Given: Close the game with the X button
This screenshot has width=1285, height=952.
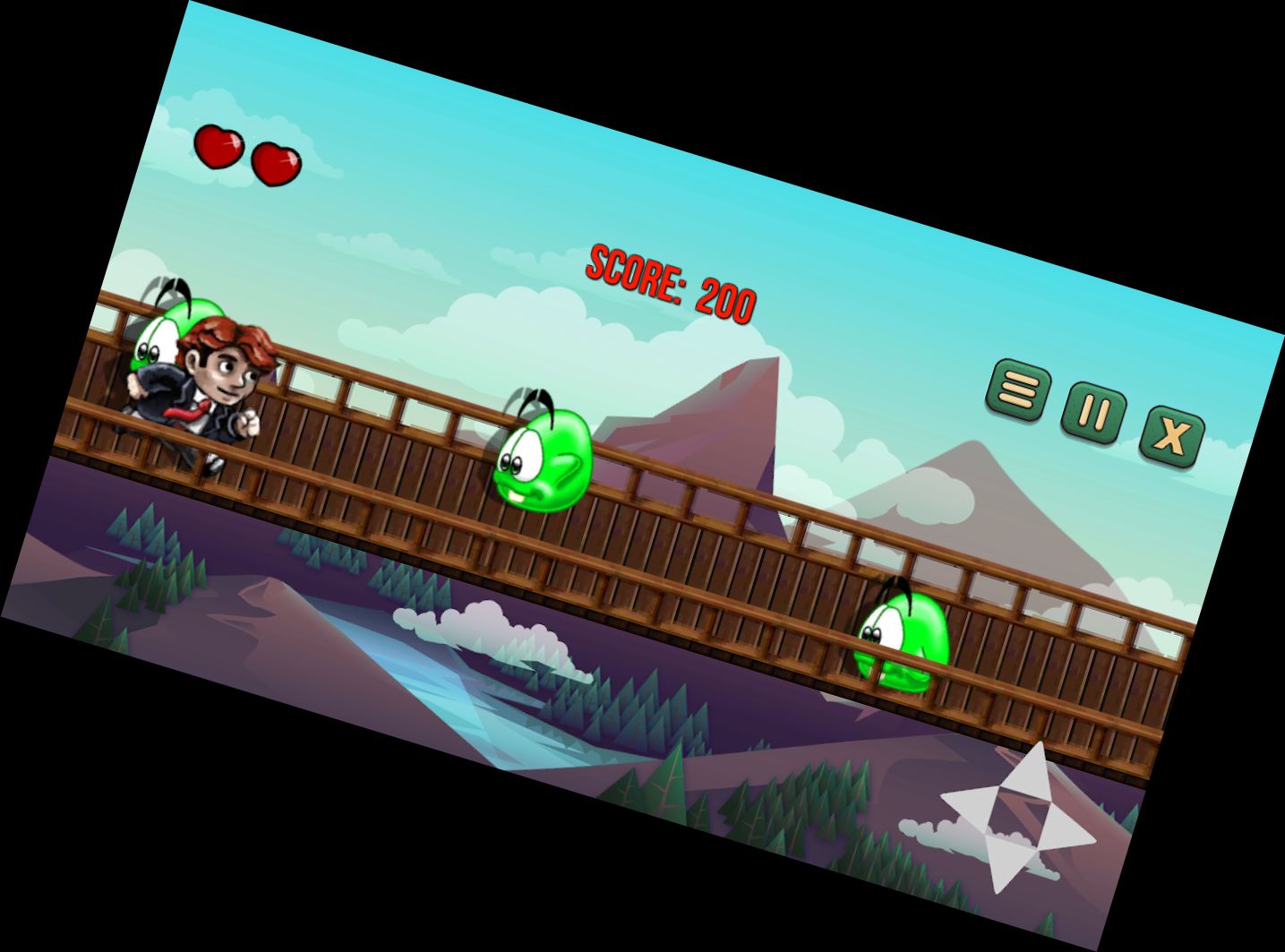Looking at the screenshot, I should 1170,436.
